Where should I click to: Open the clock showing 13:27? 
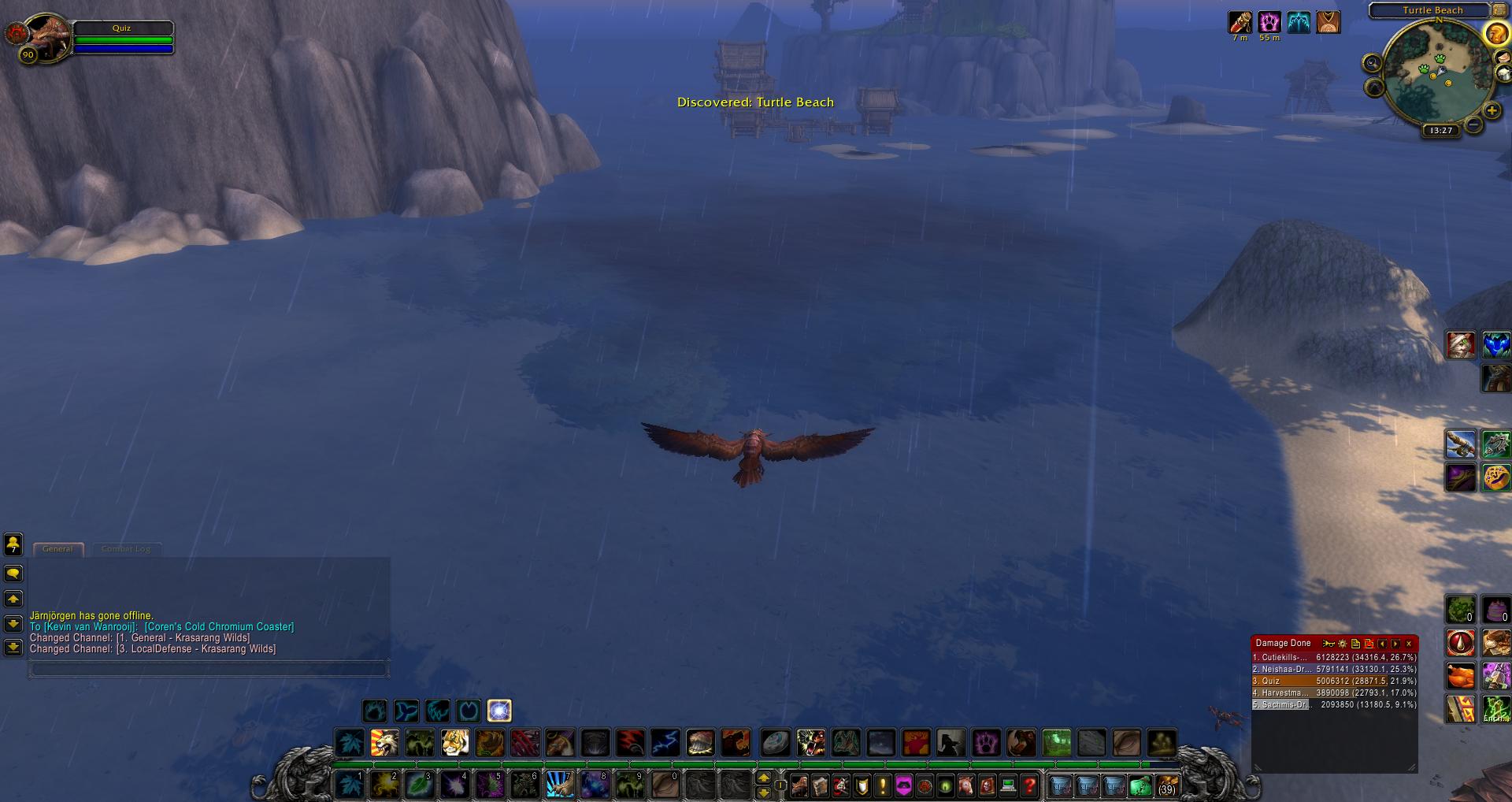[x=1440, y=131]
